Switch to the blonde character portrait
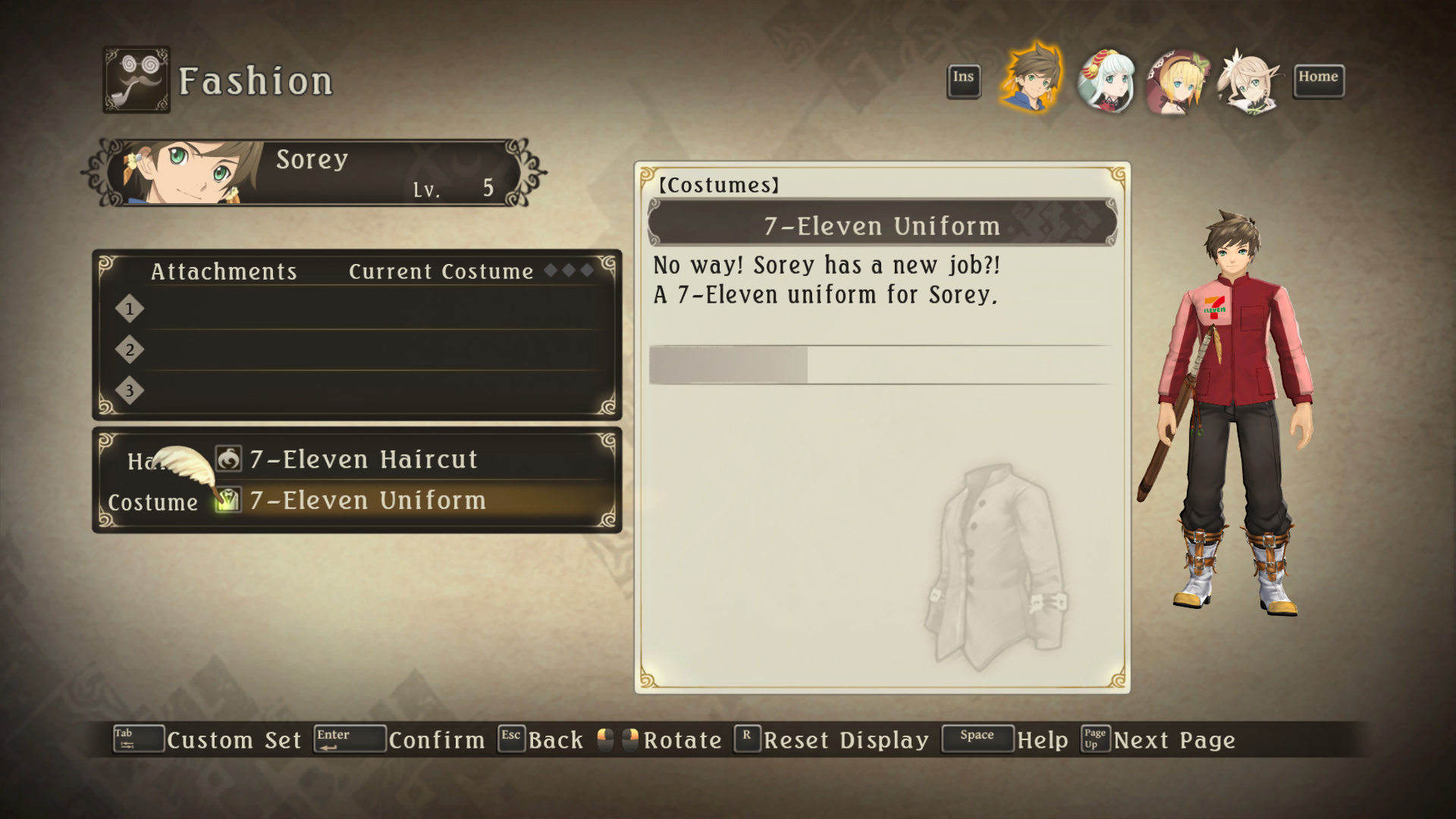 [1178, 82]
